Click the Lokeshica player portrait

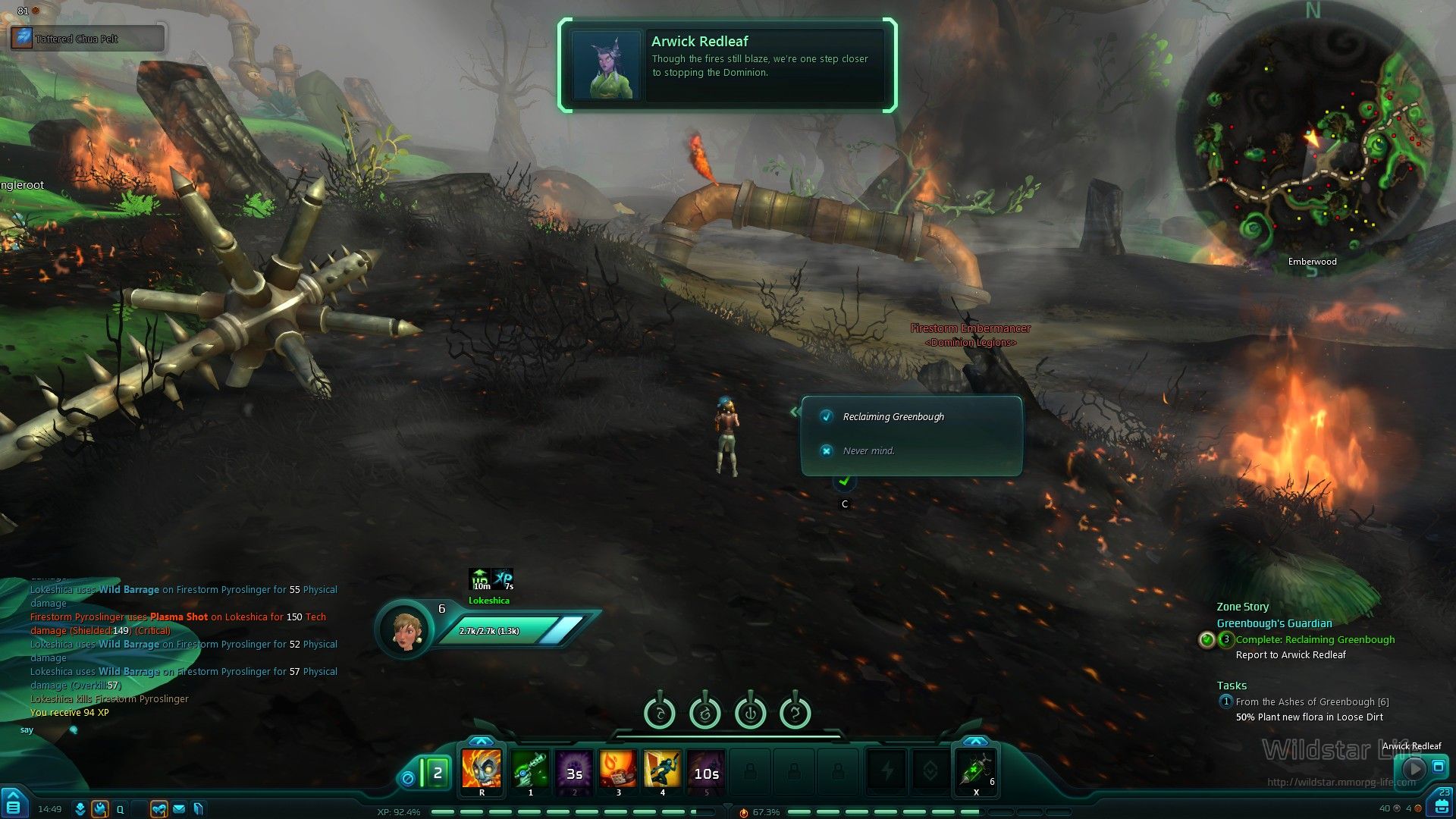click(406, 629)
